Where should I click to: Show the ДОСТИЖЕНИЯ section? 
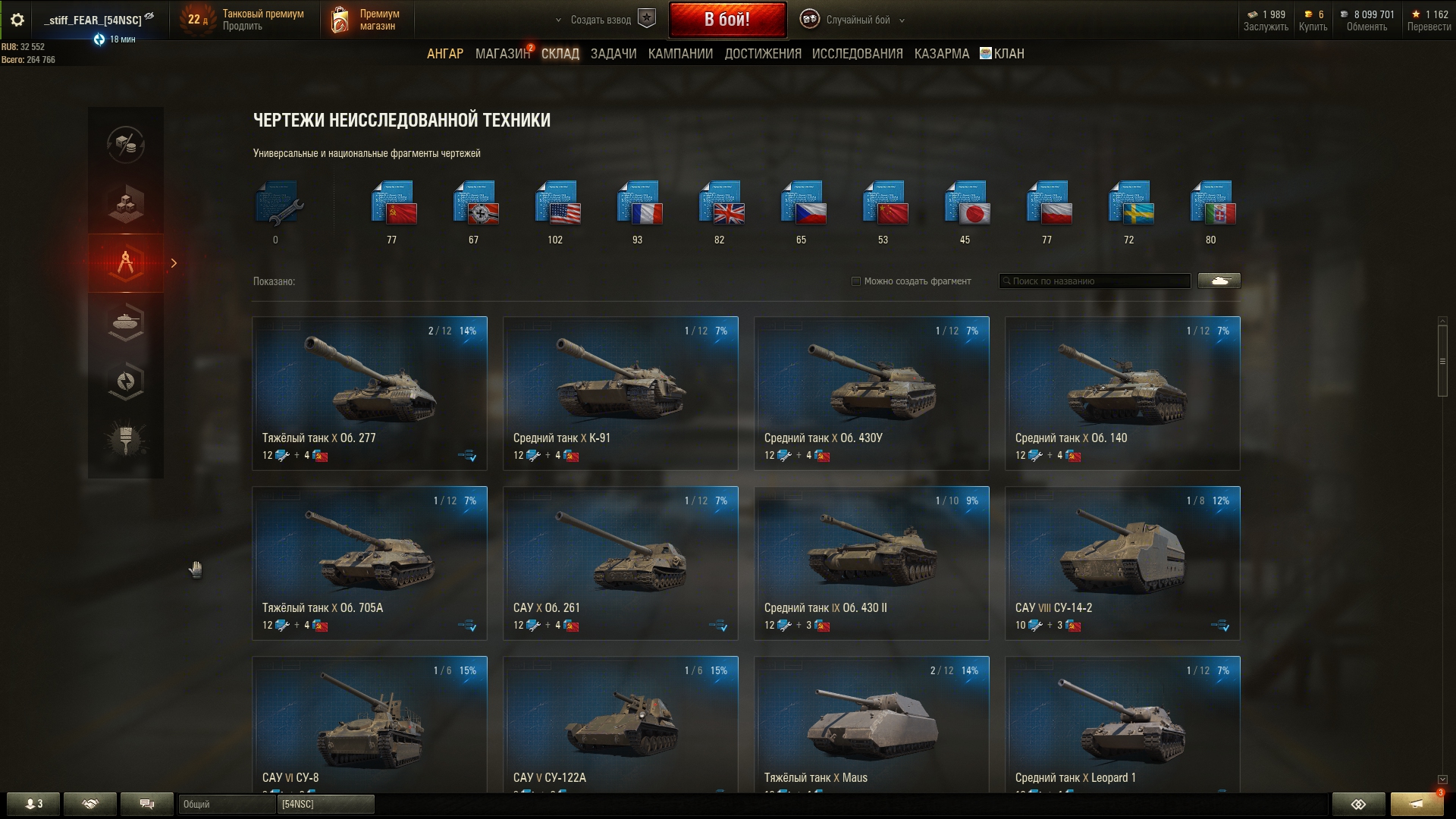pos(762,54)
